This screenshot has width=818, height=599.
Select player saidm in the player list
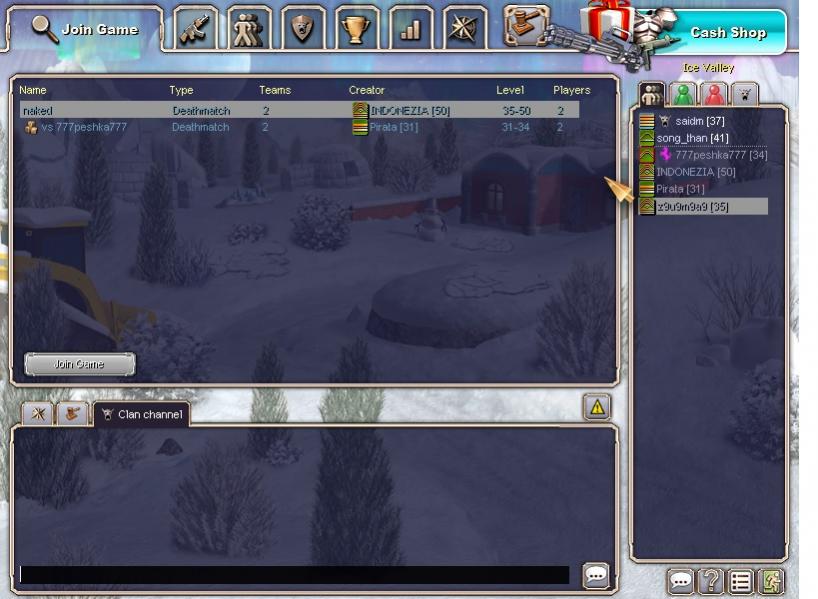(700, 121)
